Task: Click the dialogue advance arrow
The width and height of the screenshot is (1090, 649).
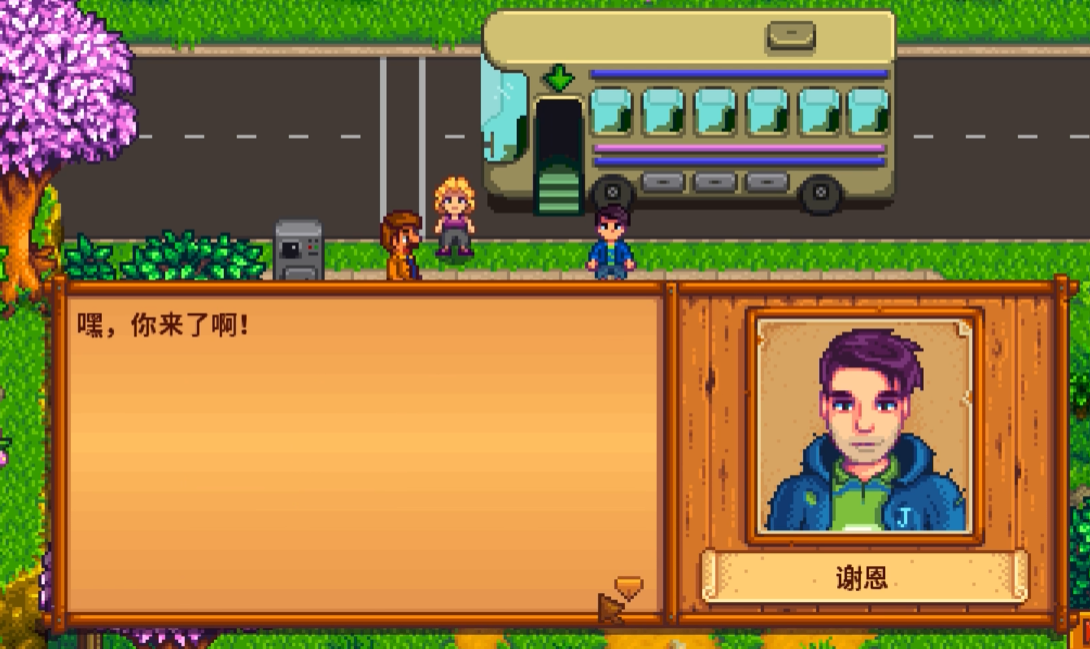Action: click(x=628, y=586)
